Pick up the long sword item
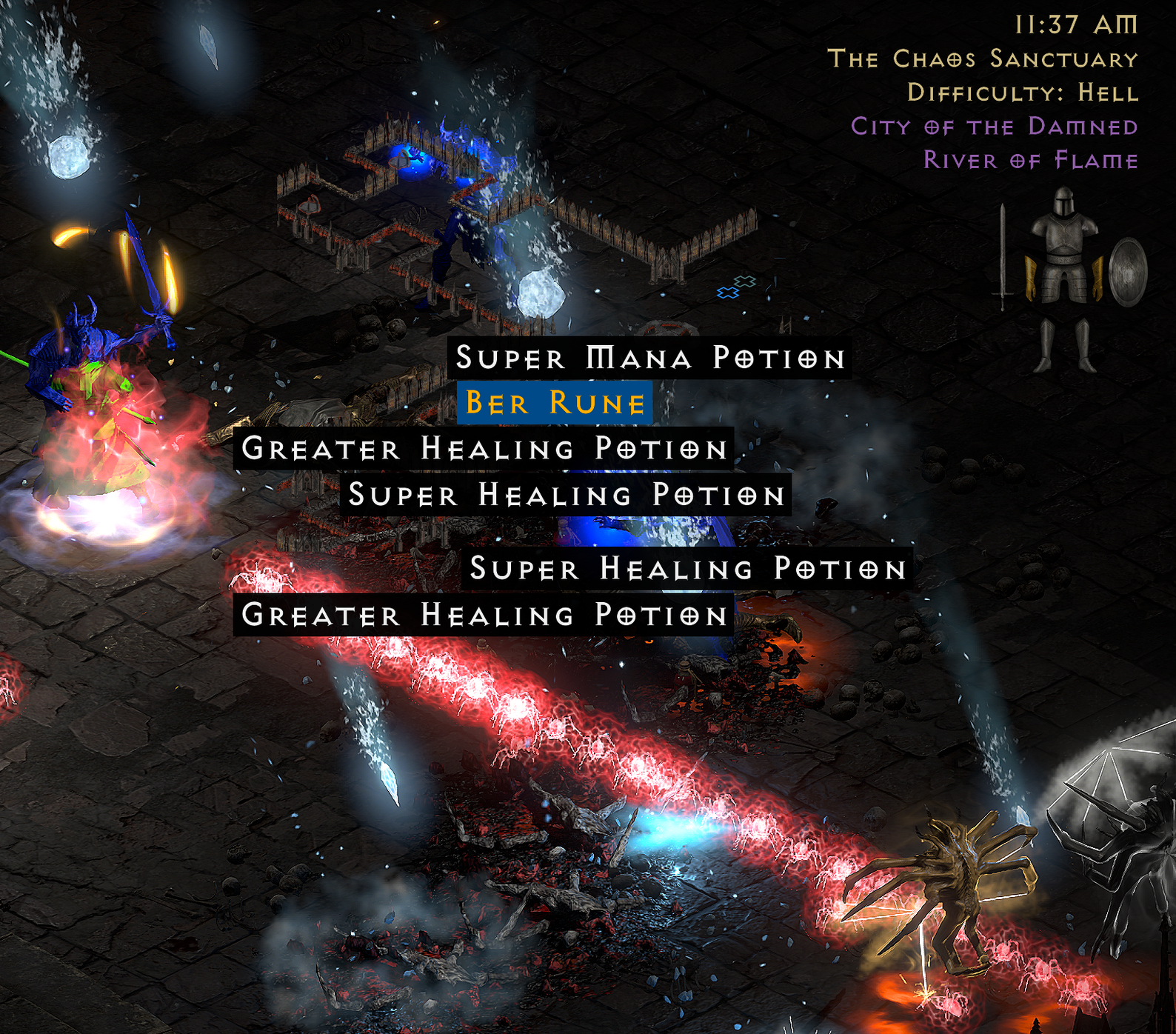Viewport: 1176px width, 1034px height. click(1003, 256)
